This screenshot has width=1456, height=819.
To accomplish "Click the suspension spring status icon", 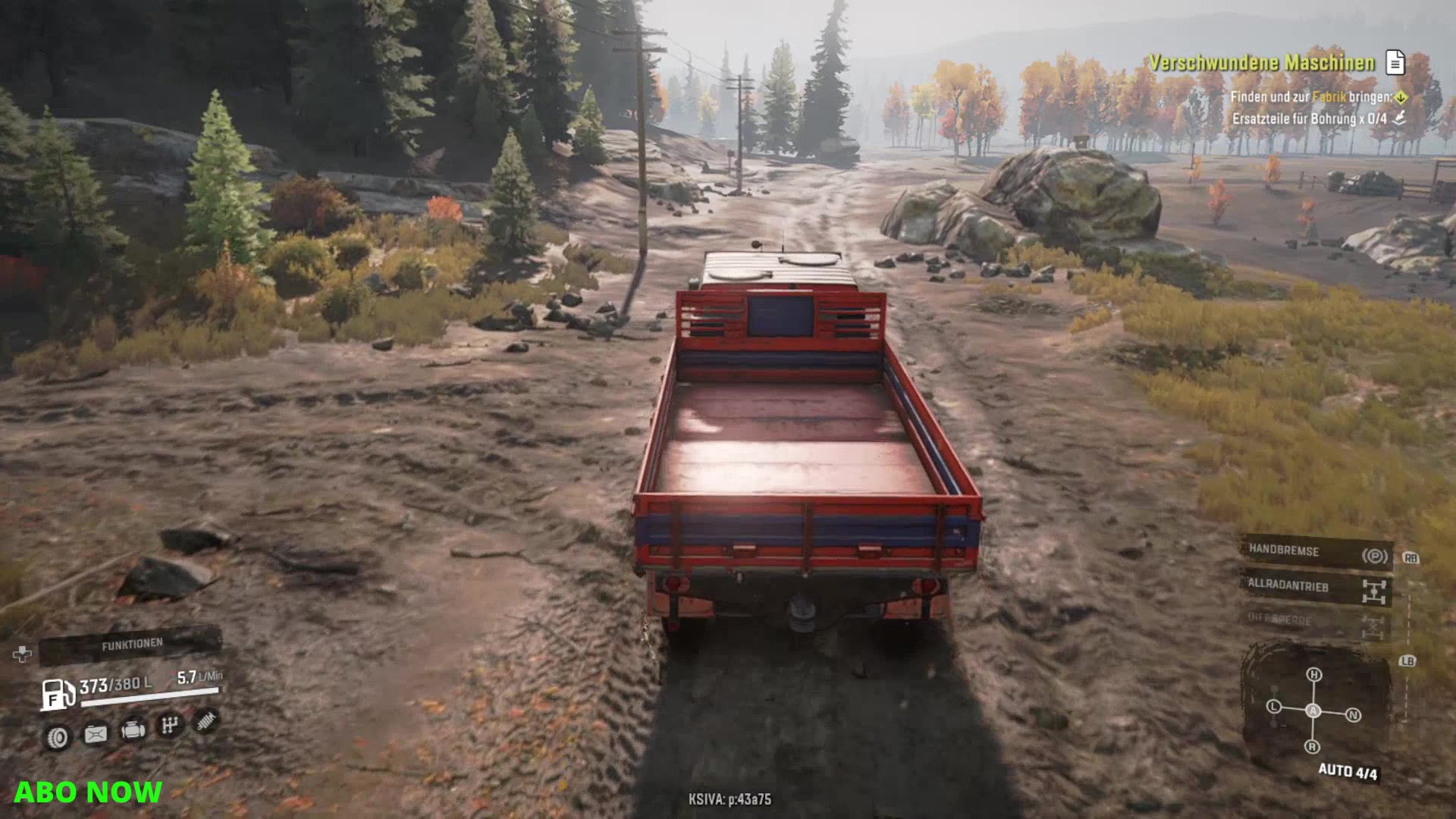I will (206, 721).
